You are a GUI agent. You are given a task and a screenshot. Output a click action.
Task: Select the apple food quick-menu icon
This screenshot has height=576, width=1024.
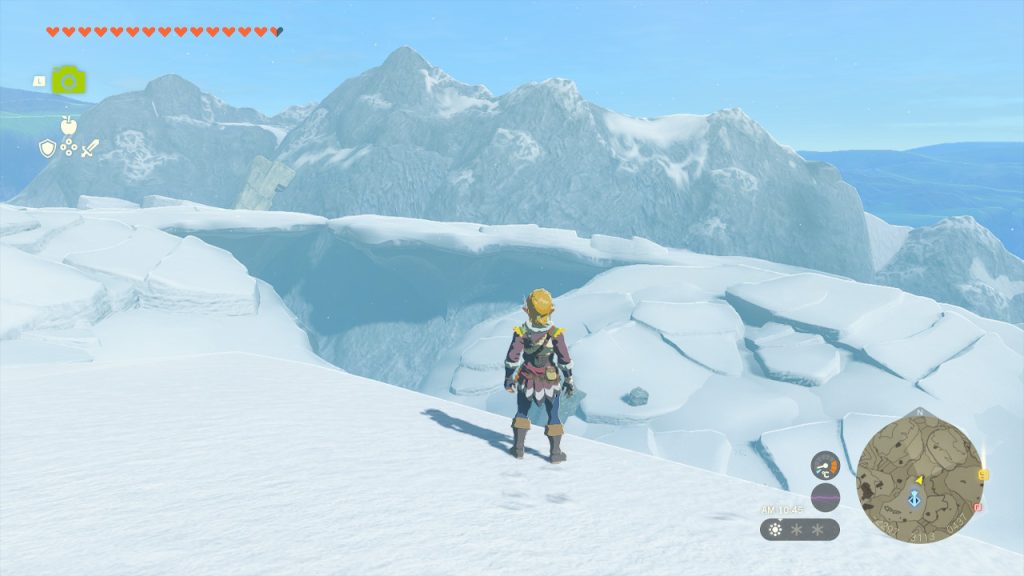tap(68, 126)
